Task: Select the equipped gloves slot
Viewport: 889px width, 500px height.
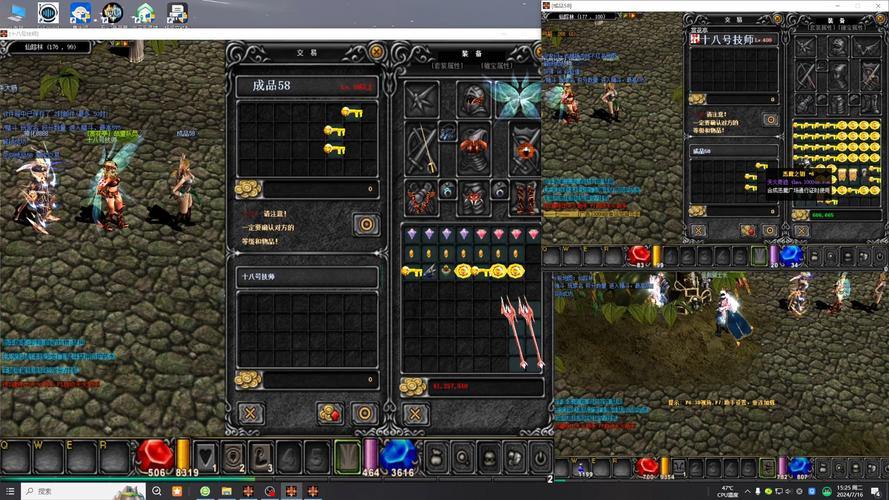Action: coord(421,197)
